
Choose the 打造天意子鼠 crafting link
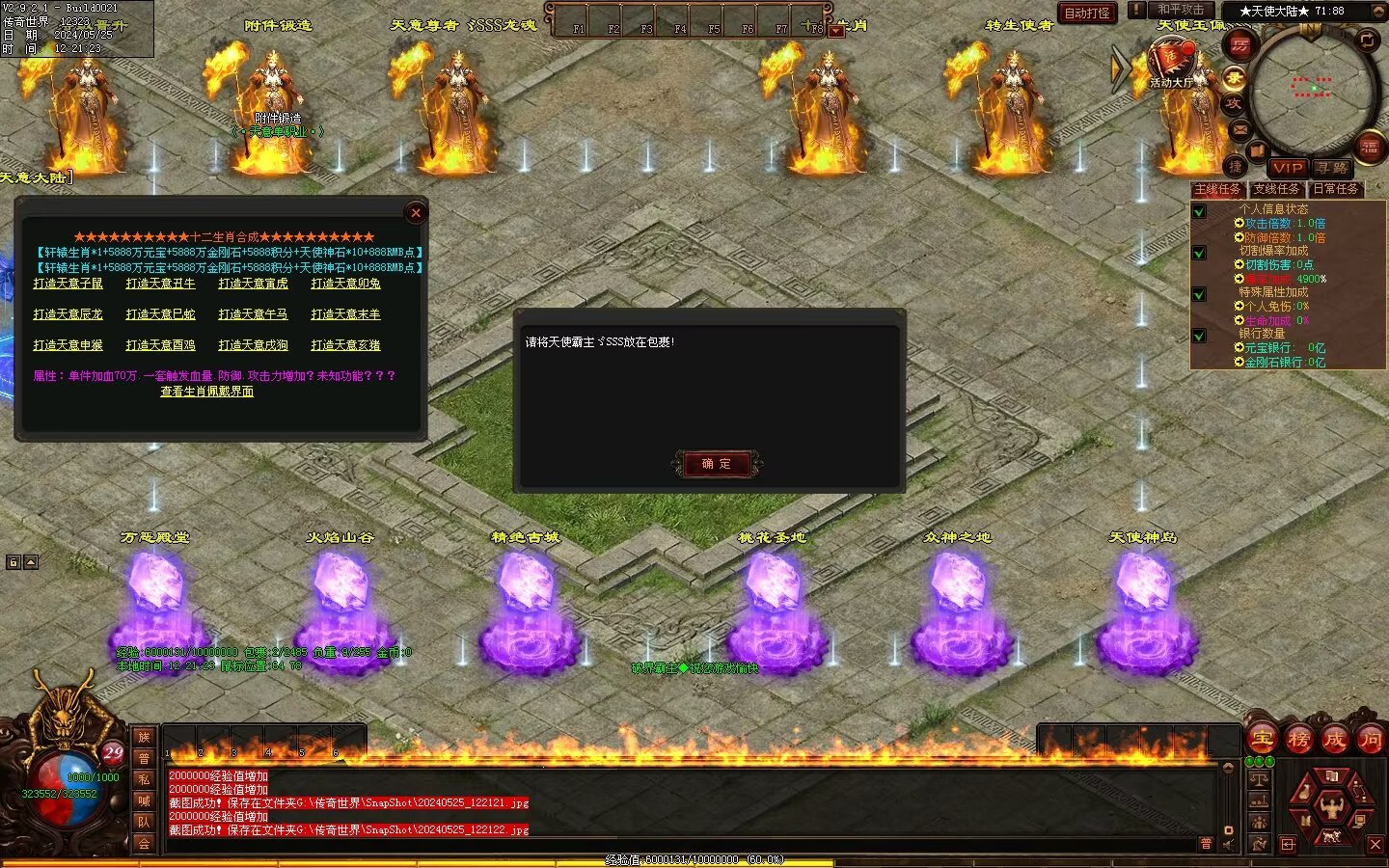pyautogui.click(x=68, y=284)
